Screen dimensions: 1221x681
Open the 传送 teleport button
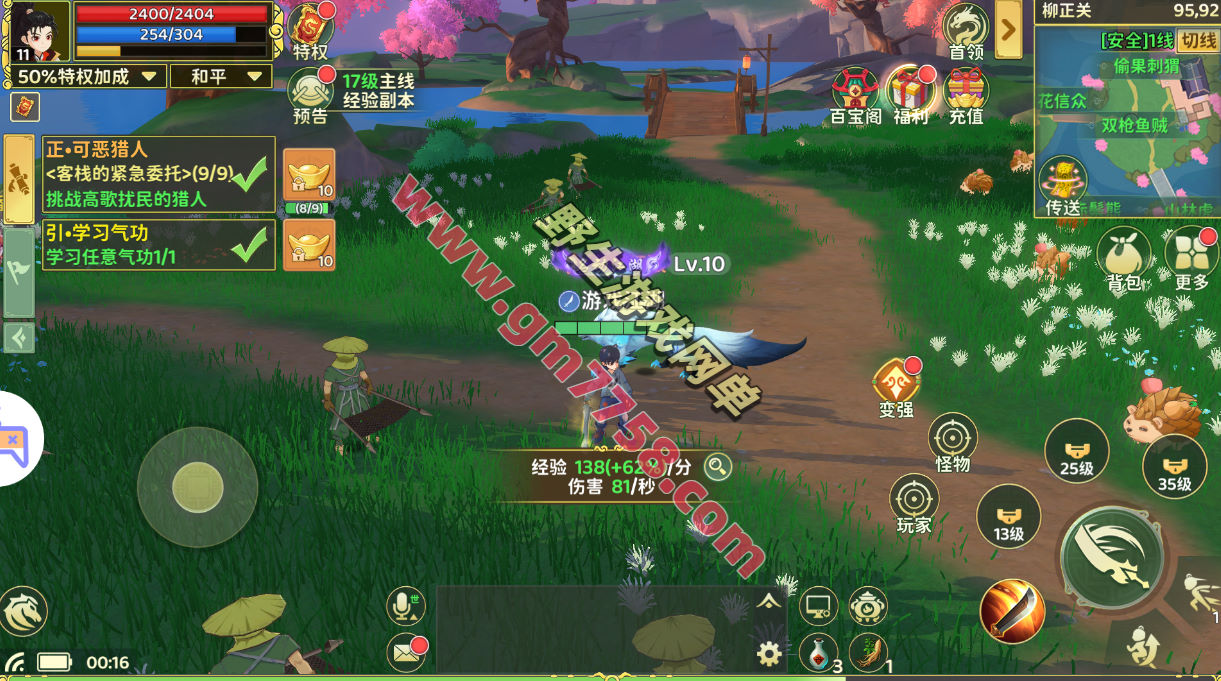click(1062, 186)
